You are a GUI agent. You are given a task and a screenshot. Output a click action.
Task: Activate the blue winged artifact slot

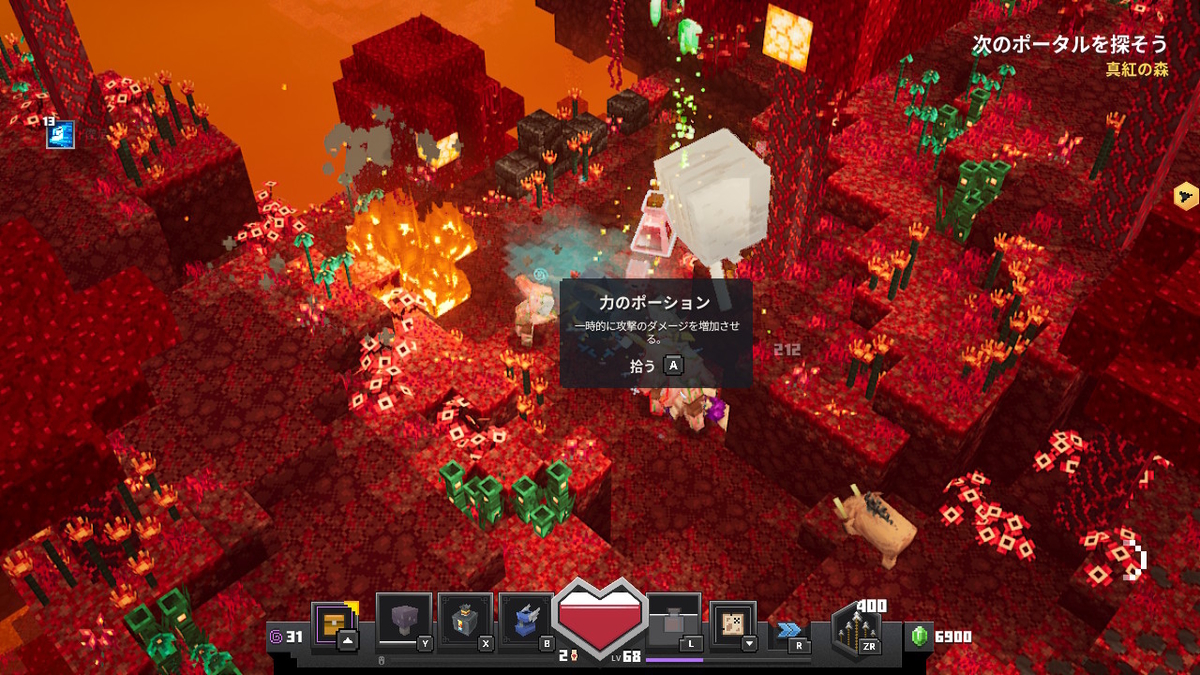click(x=526, y=622)
